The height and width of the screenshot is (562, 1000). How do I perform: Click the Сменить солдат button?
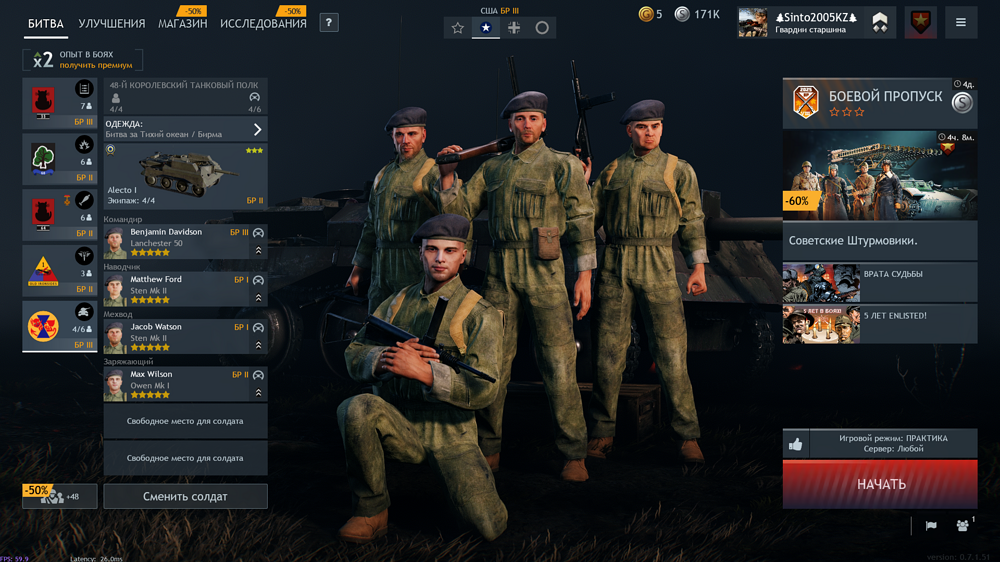pyautogui.click(x=185, y=496)
